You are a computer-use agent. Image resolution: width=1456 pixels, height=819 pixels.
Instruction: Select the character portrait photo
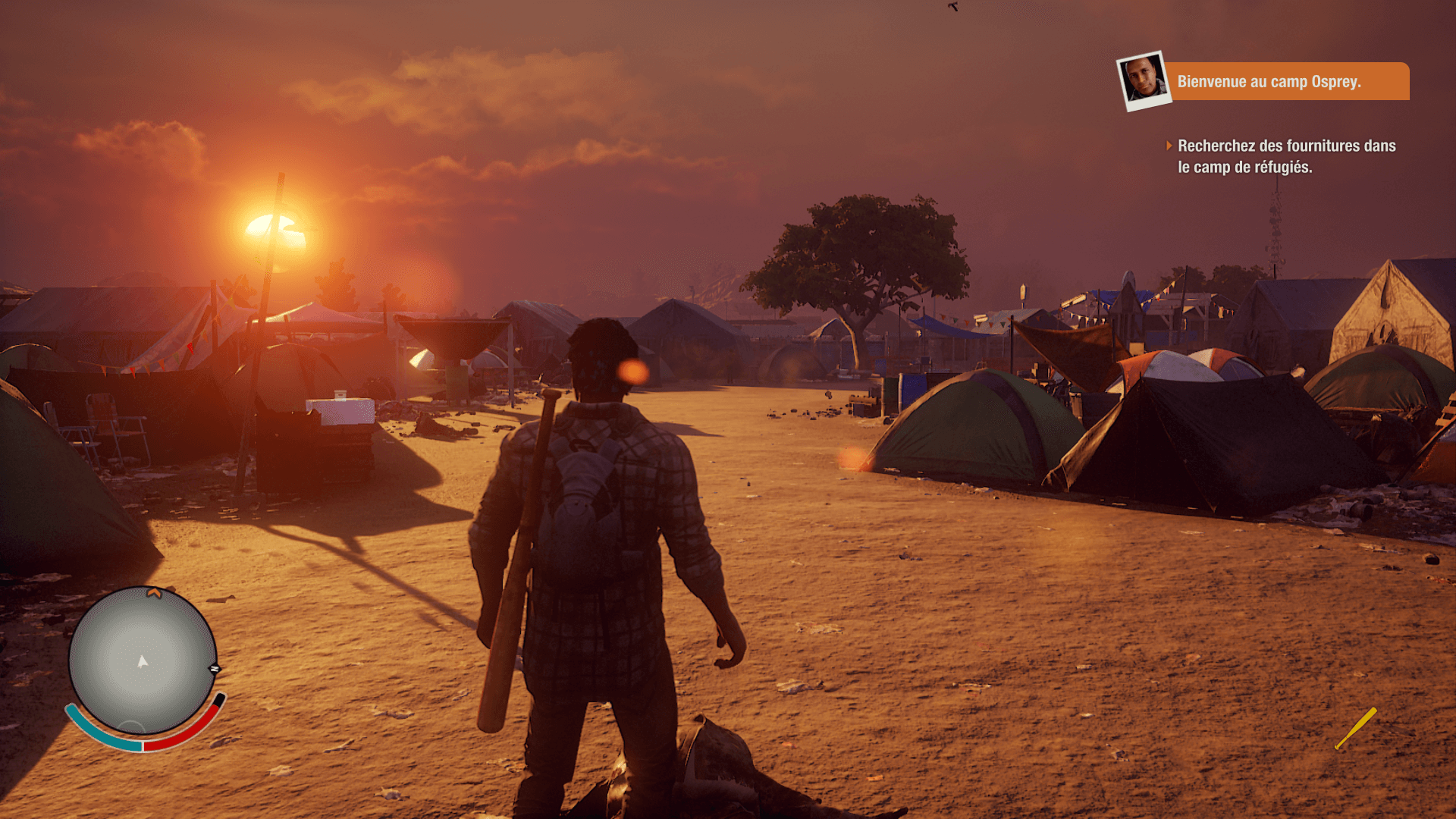click(1144, 80)
